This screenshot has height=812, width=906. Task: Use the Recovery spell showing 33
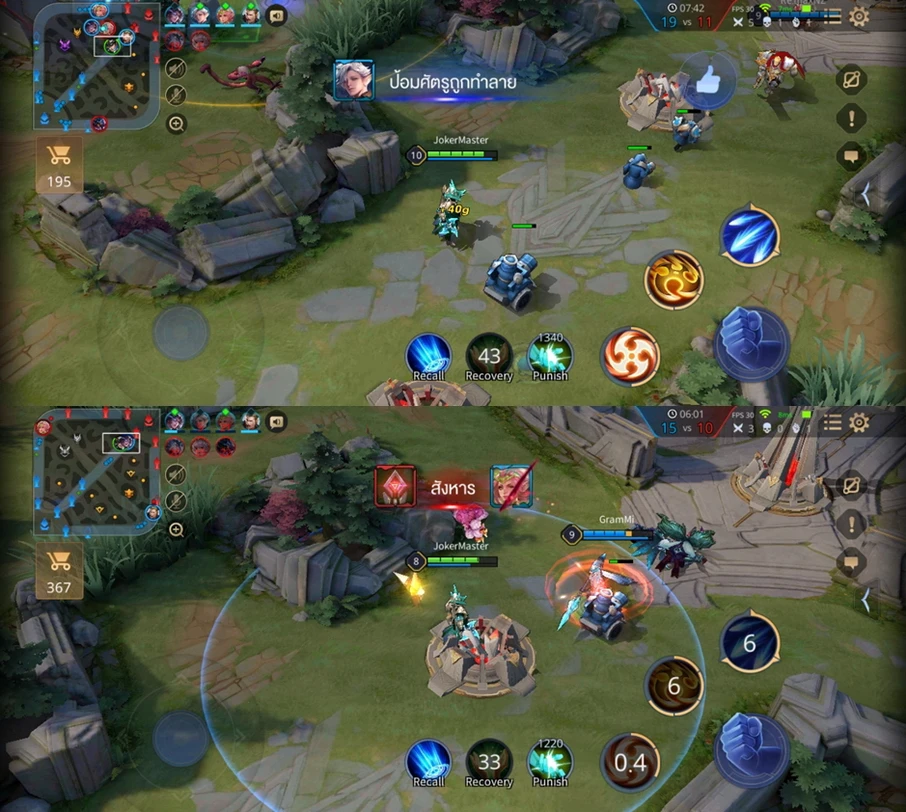point(489,763)
